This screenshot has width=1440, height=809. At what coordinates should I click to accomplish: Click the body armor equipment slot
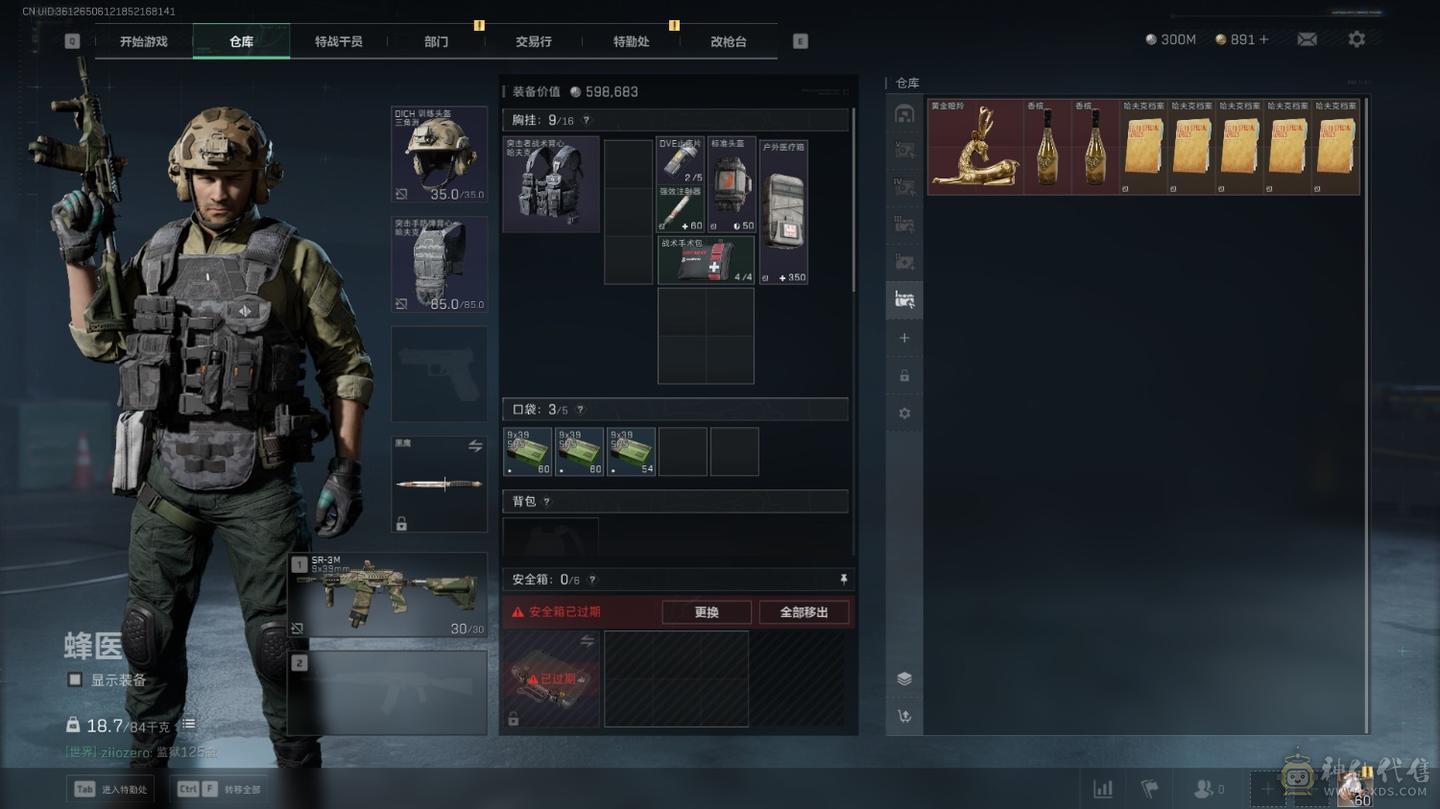[439, 264]
